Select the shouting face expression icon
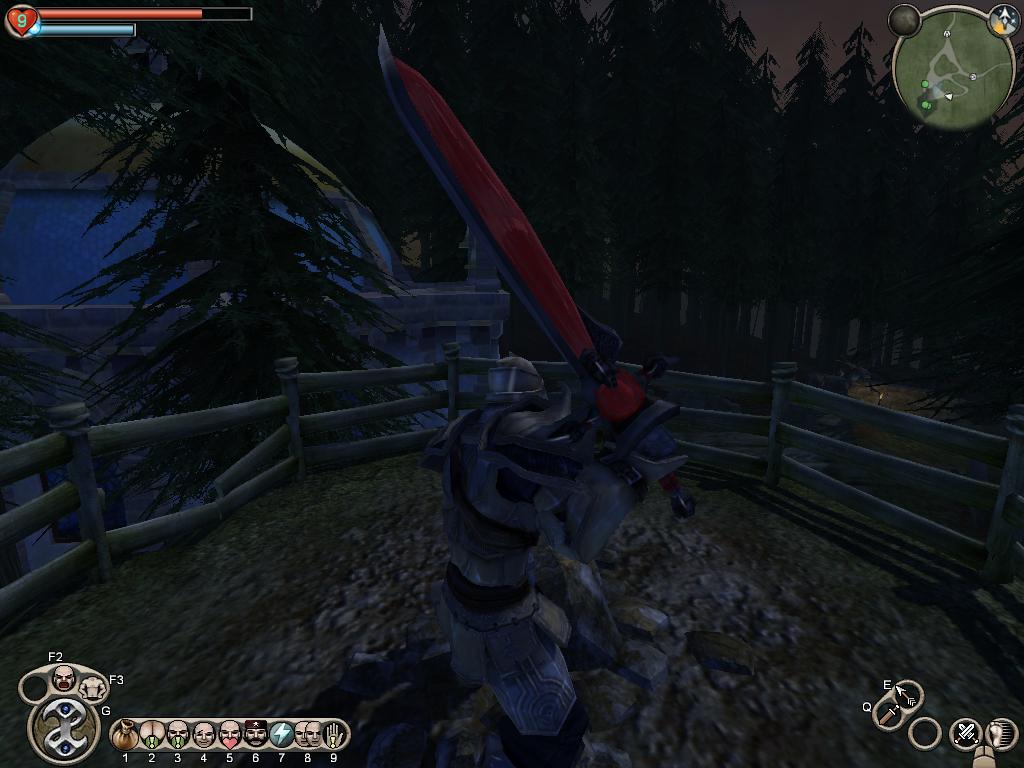1024x768 pixels. point(64,679)
